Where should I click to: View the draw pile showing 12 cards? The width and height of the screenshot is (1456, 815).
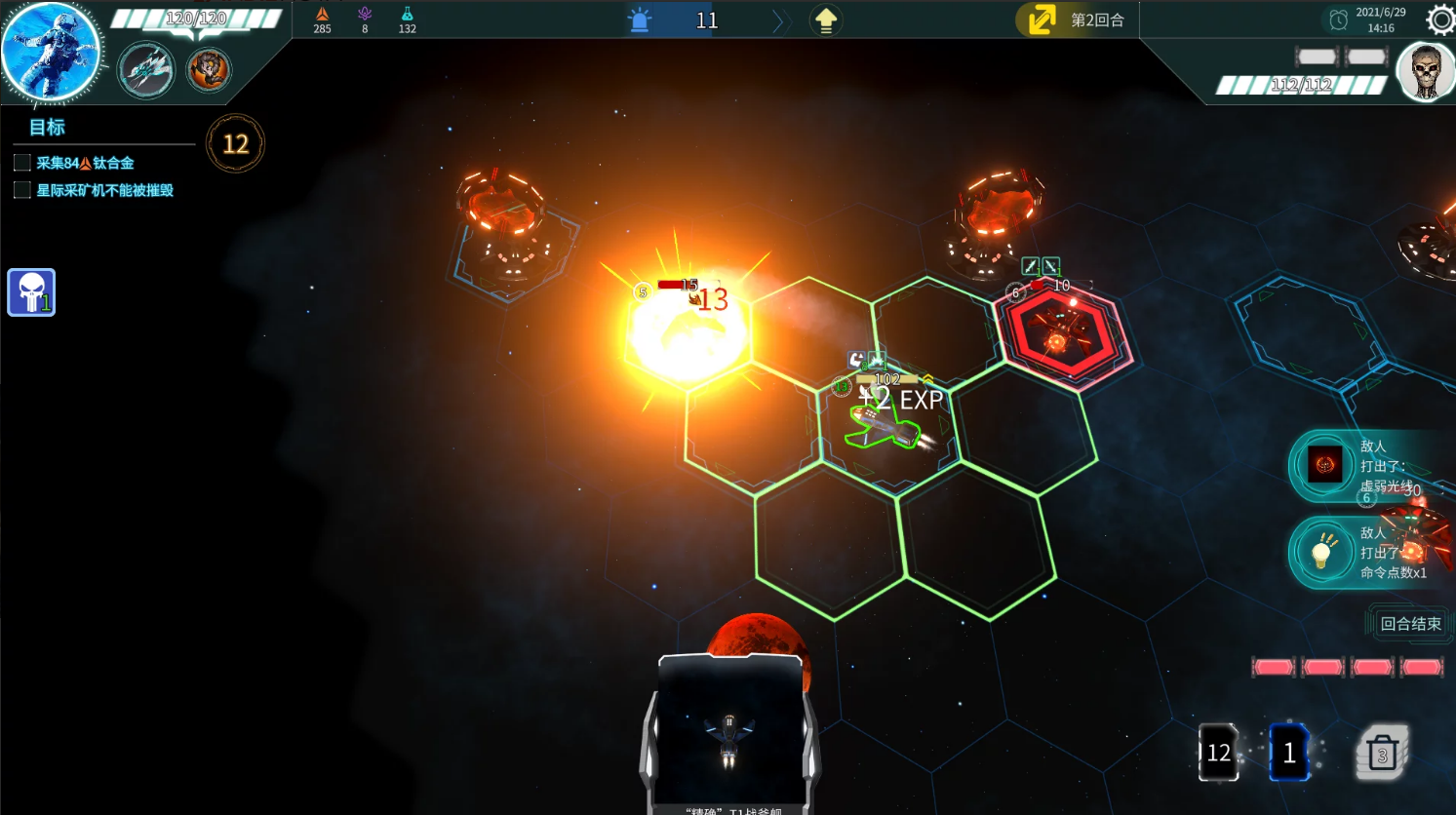(x=1218, y=753)
